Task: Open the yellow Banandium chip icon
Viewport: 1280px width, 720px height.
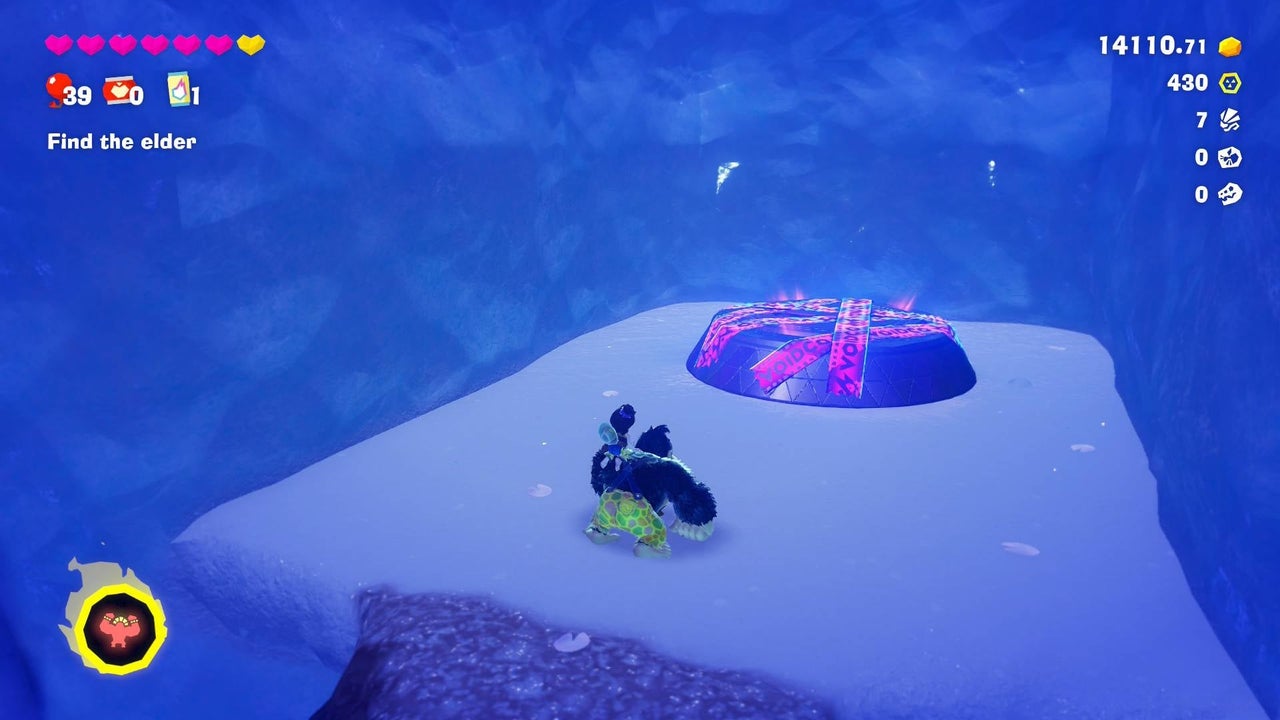Action: pos(1230,83)
